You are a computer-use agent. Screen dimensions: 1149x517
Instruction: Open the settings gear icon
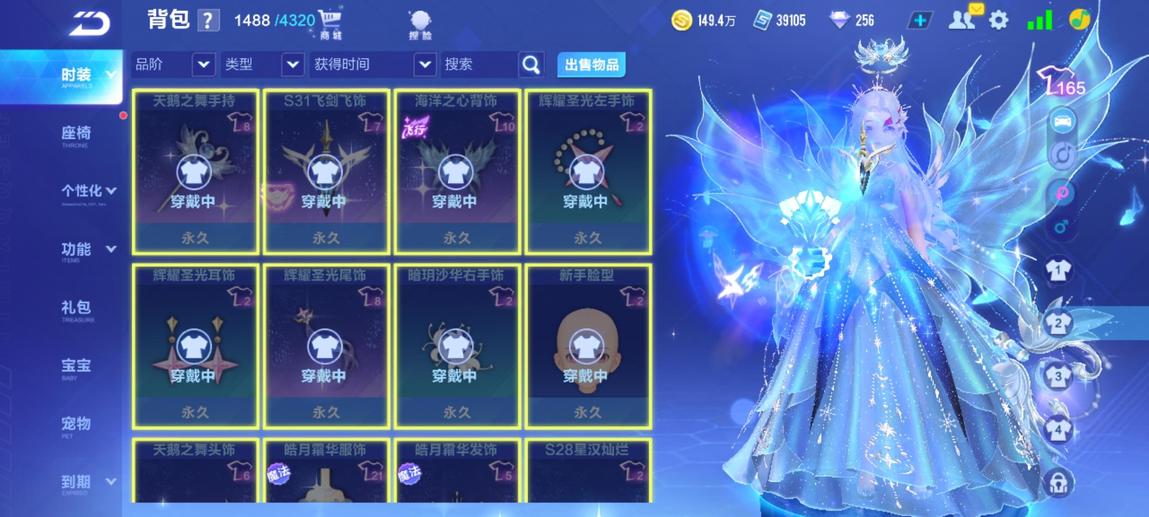tap(998, 20)
